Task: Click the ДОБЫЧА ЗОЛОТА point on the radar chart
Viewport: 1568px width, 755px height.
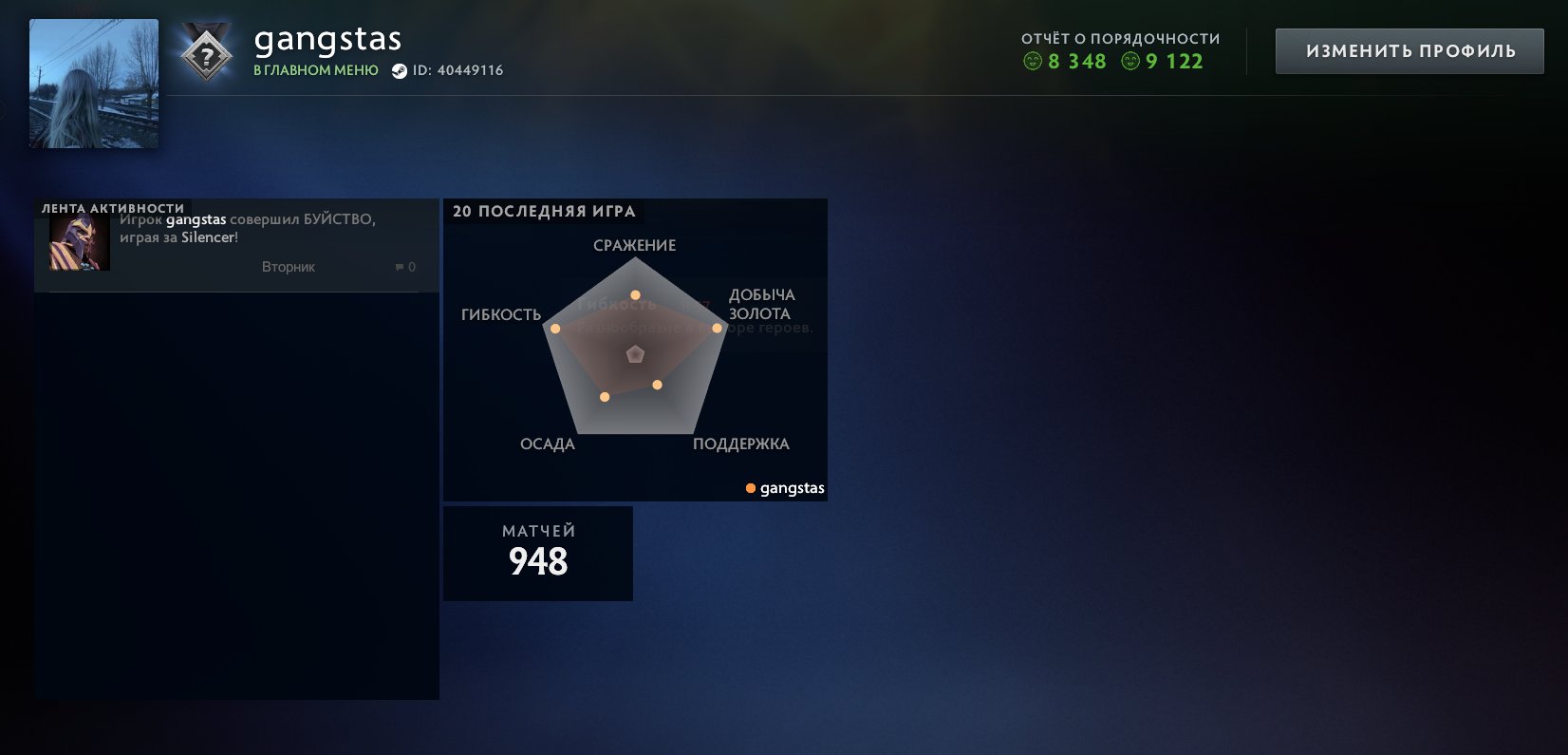Action: click(x=716, y=329)
